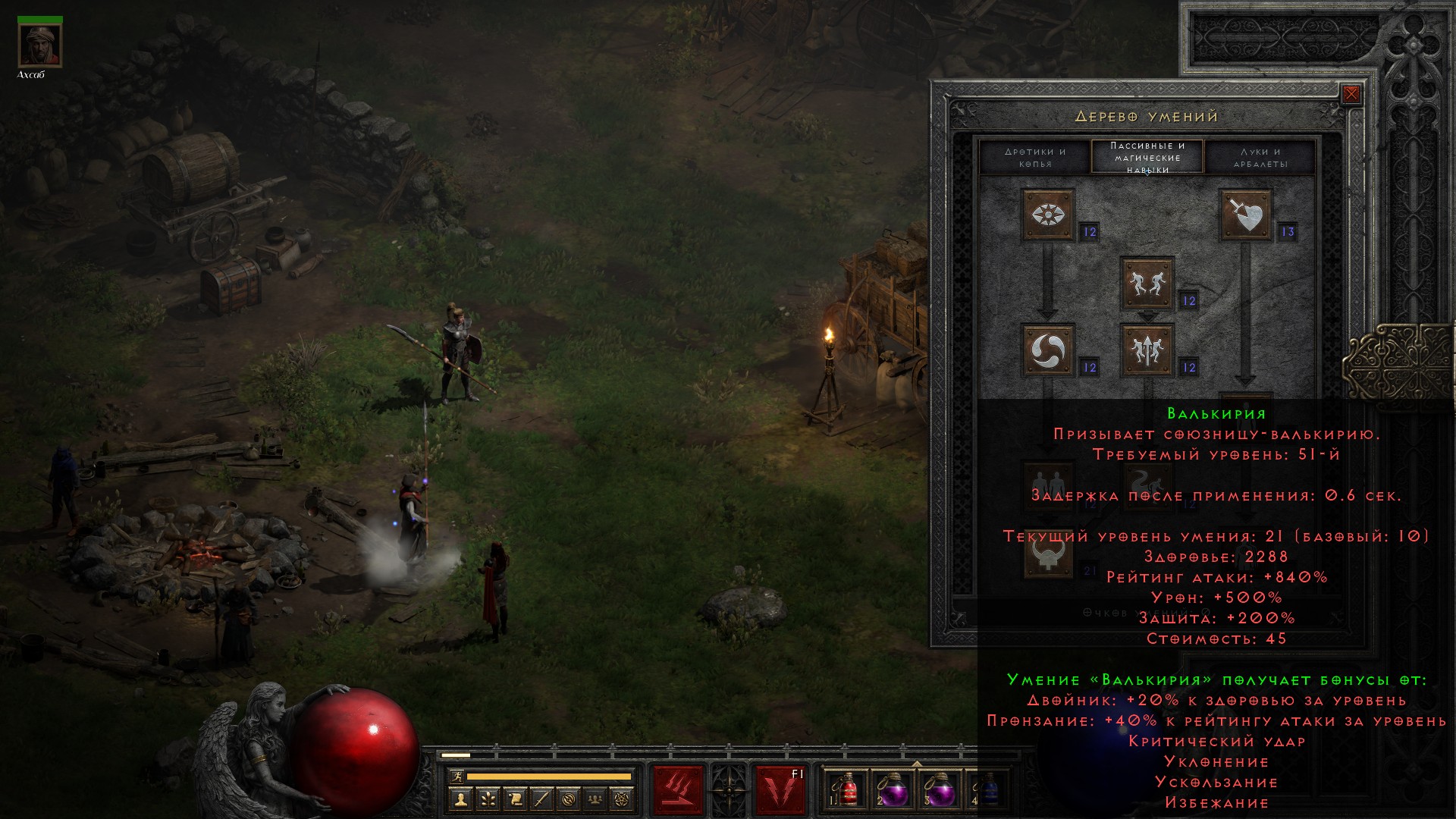
Task: Use the red healing potion in belt
Action: coord(848,790)
